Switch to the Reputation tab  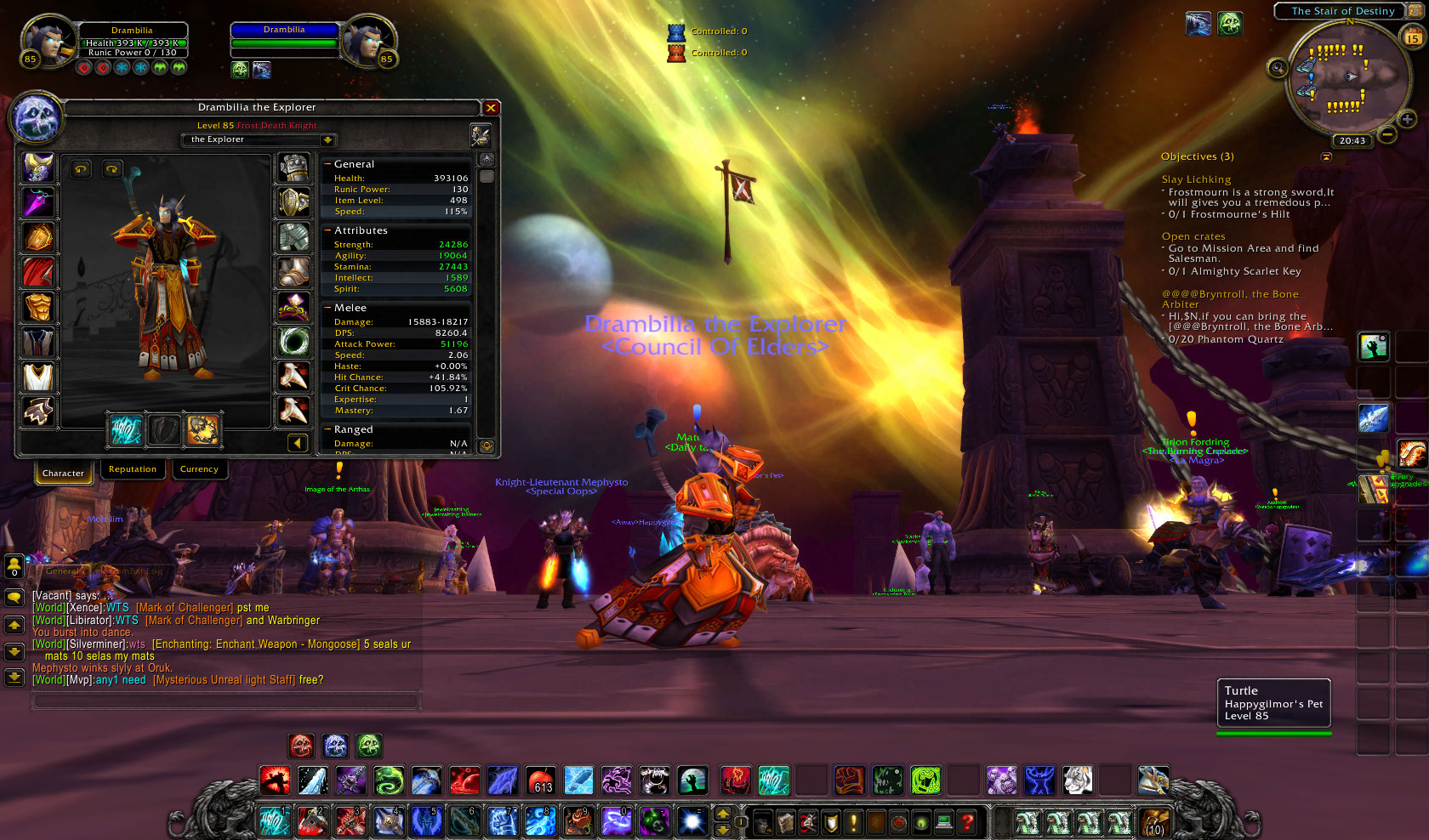133,469
